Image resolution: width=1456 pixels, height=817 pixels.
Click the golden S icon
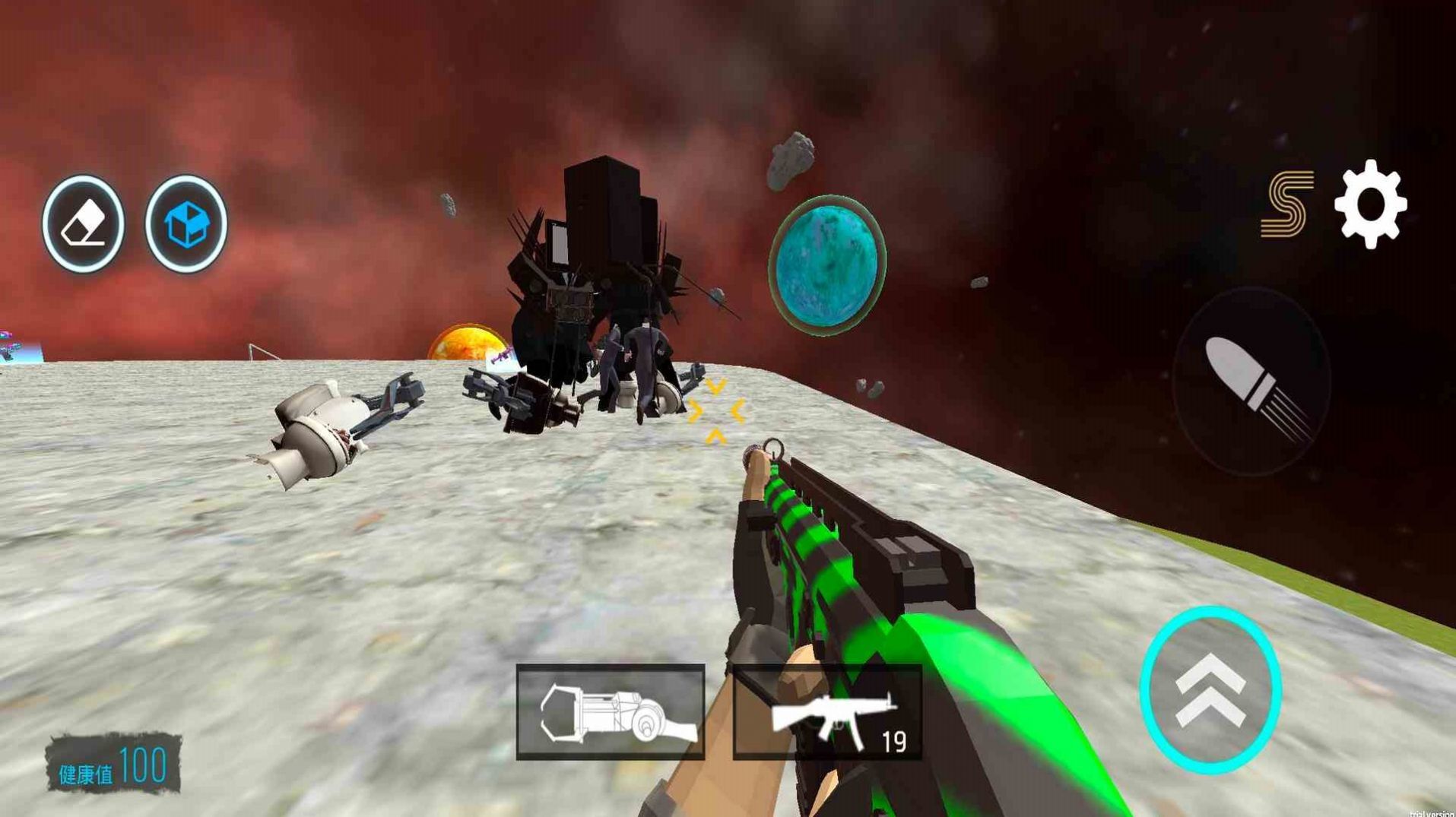click(1286, 204)
